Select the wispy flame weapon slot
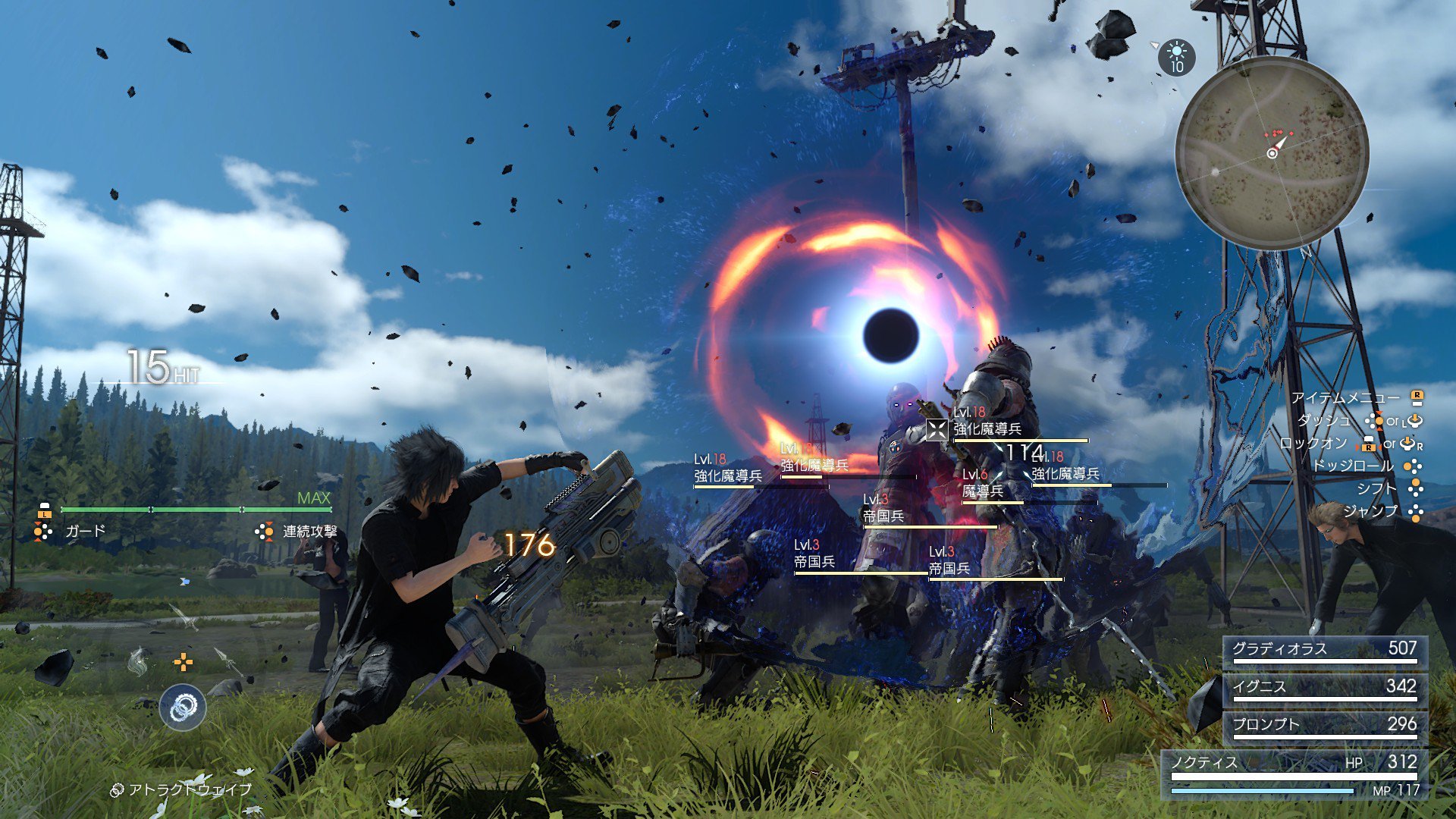Screen dimensions: 1456x819 [138, 661]
